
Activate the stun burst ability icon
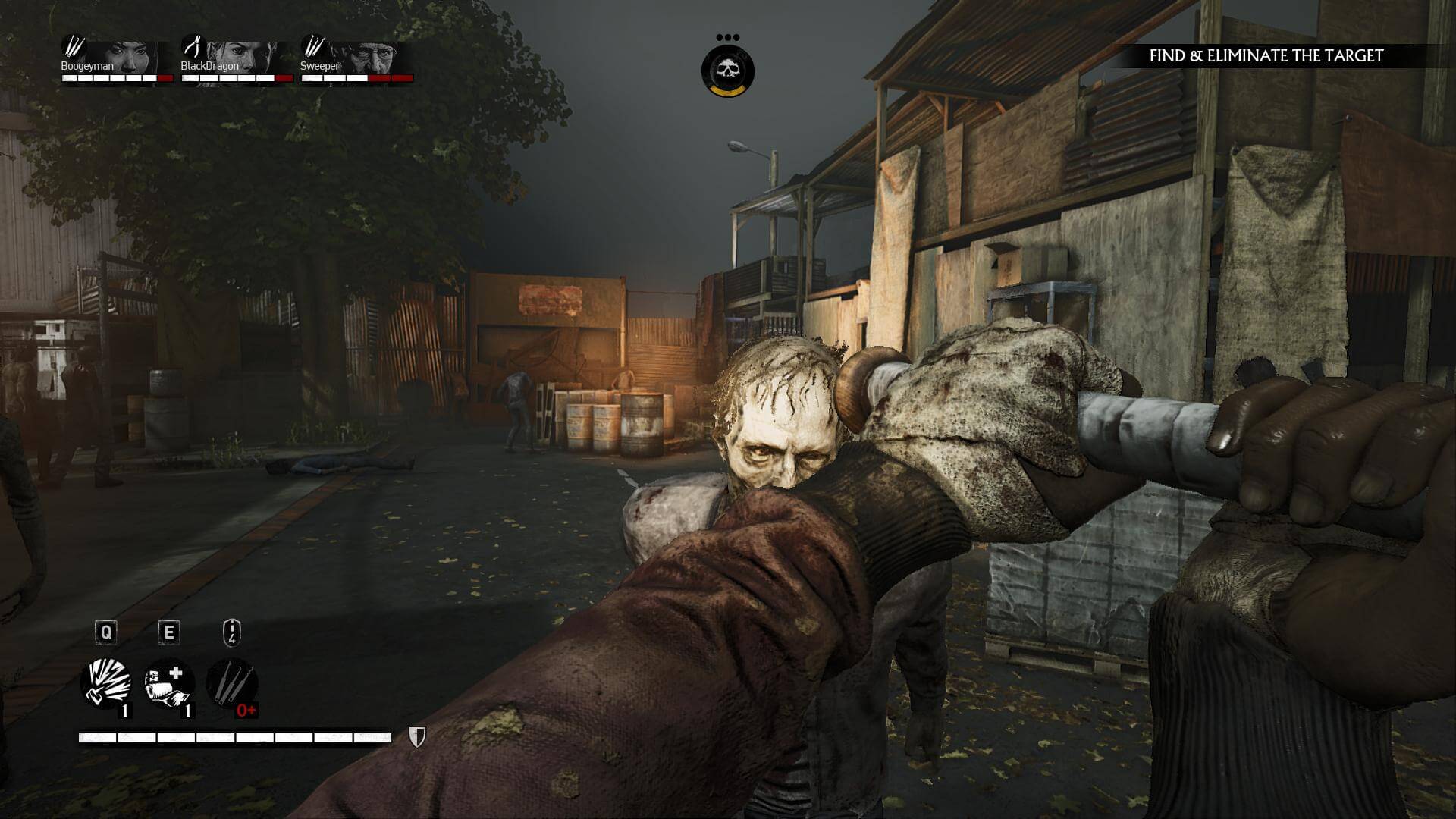[x=106, y=682]
